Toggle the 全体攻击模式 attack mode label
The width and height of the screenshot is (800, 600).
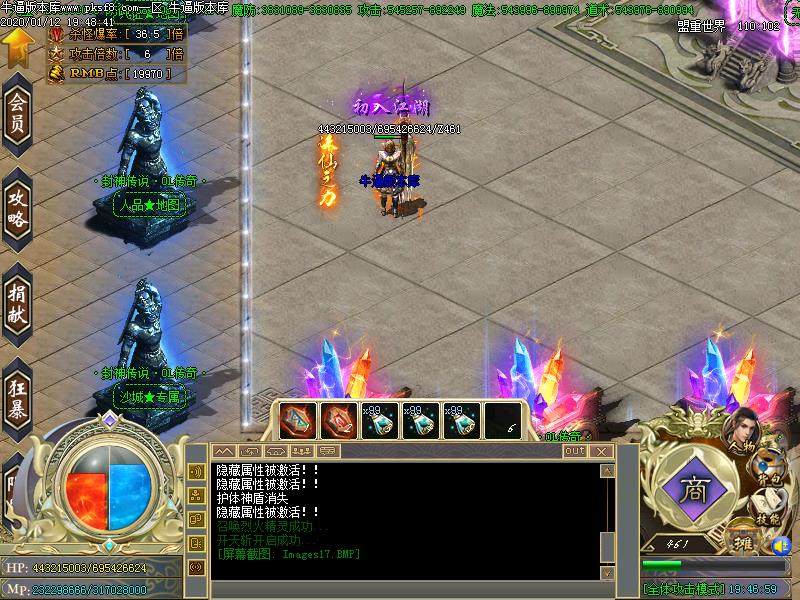(683, 589)
